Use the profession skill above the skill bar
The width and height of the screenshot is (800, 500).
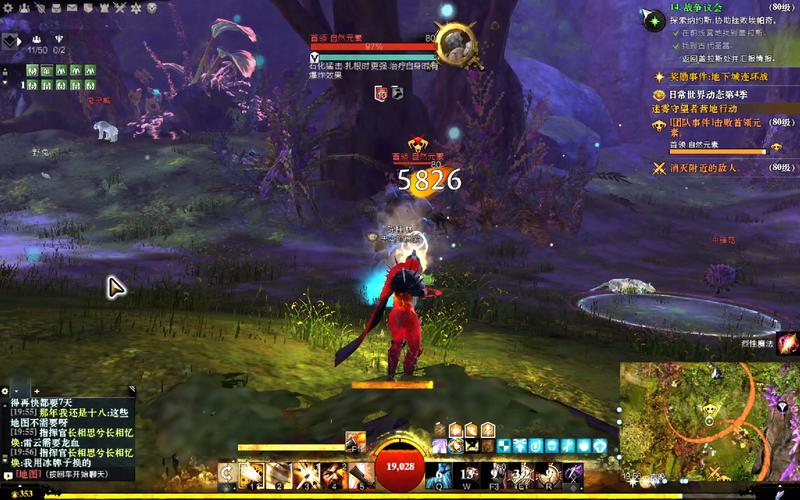pyautogui.click(x=355, y=440)
